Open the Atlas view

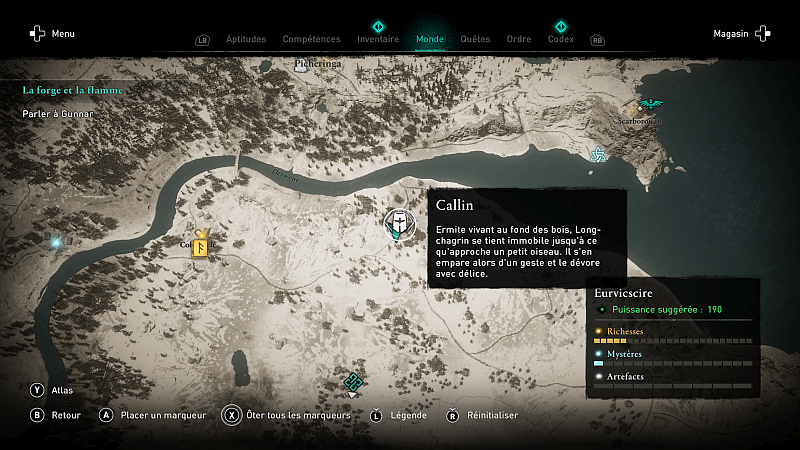tap(50, 390)
